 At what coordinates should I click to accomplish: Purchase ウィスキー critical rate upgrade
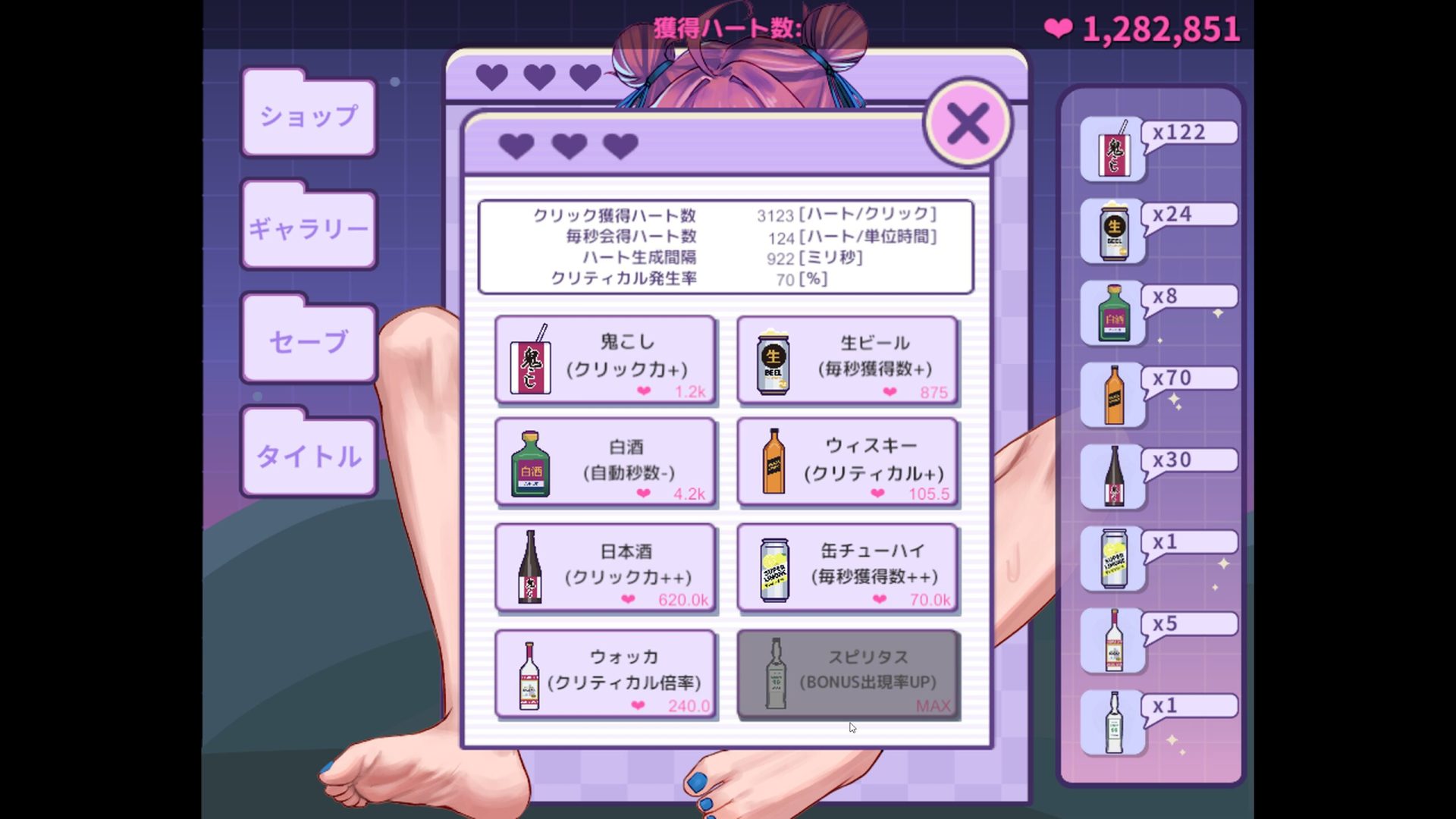[847, 463]
